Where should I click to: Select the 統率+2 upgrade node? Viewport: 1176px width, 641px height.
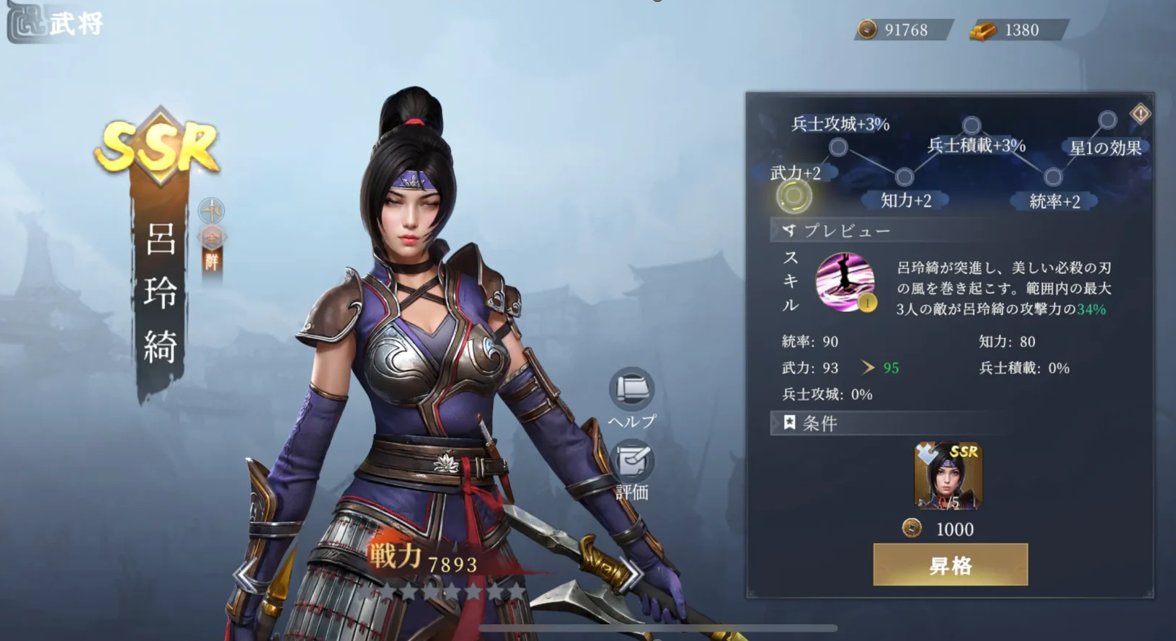coord(1052,178)
